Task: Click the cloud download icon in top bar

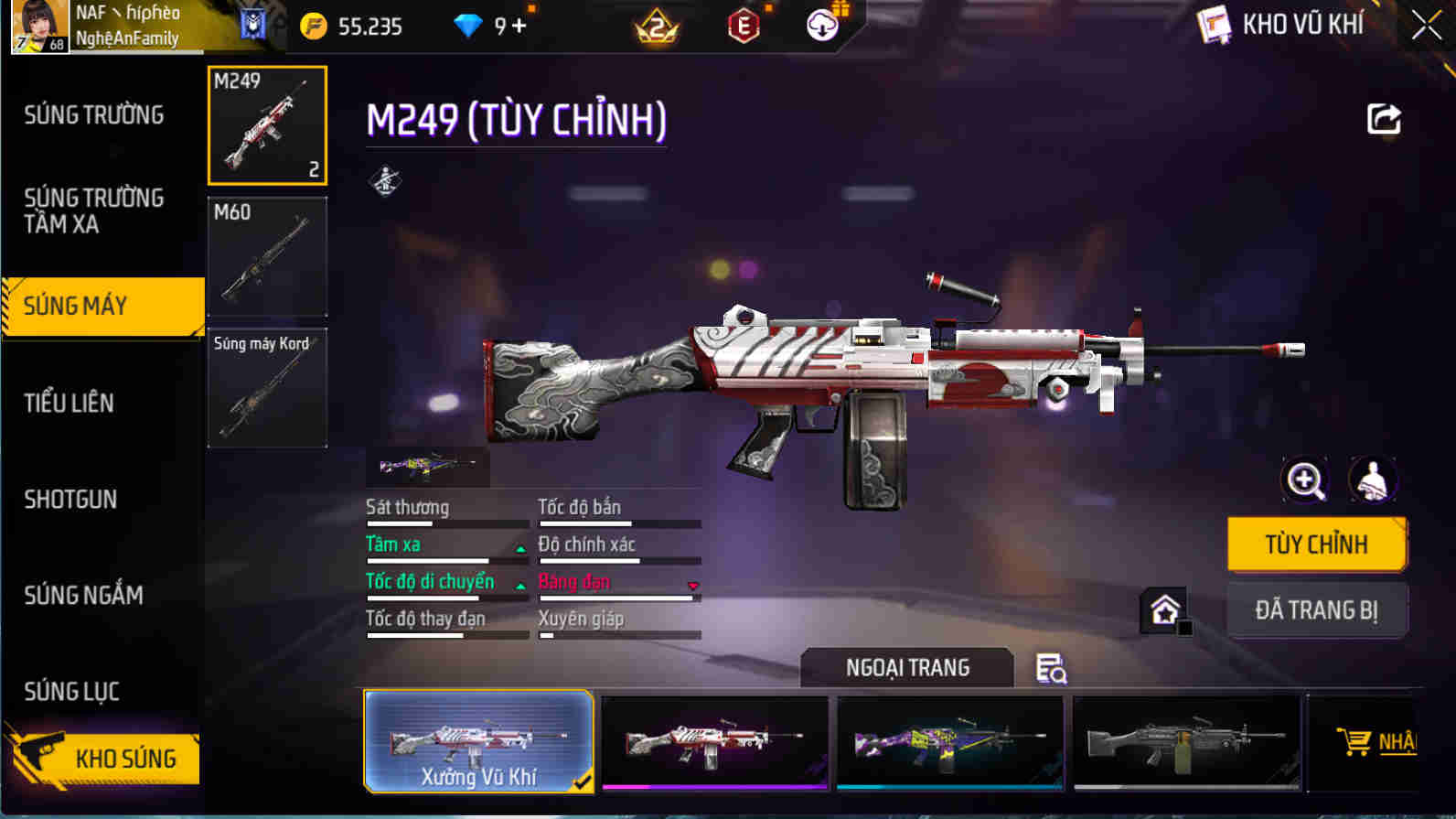Action: click(822, 25)
